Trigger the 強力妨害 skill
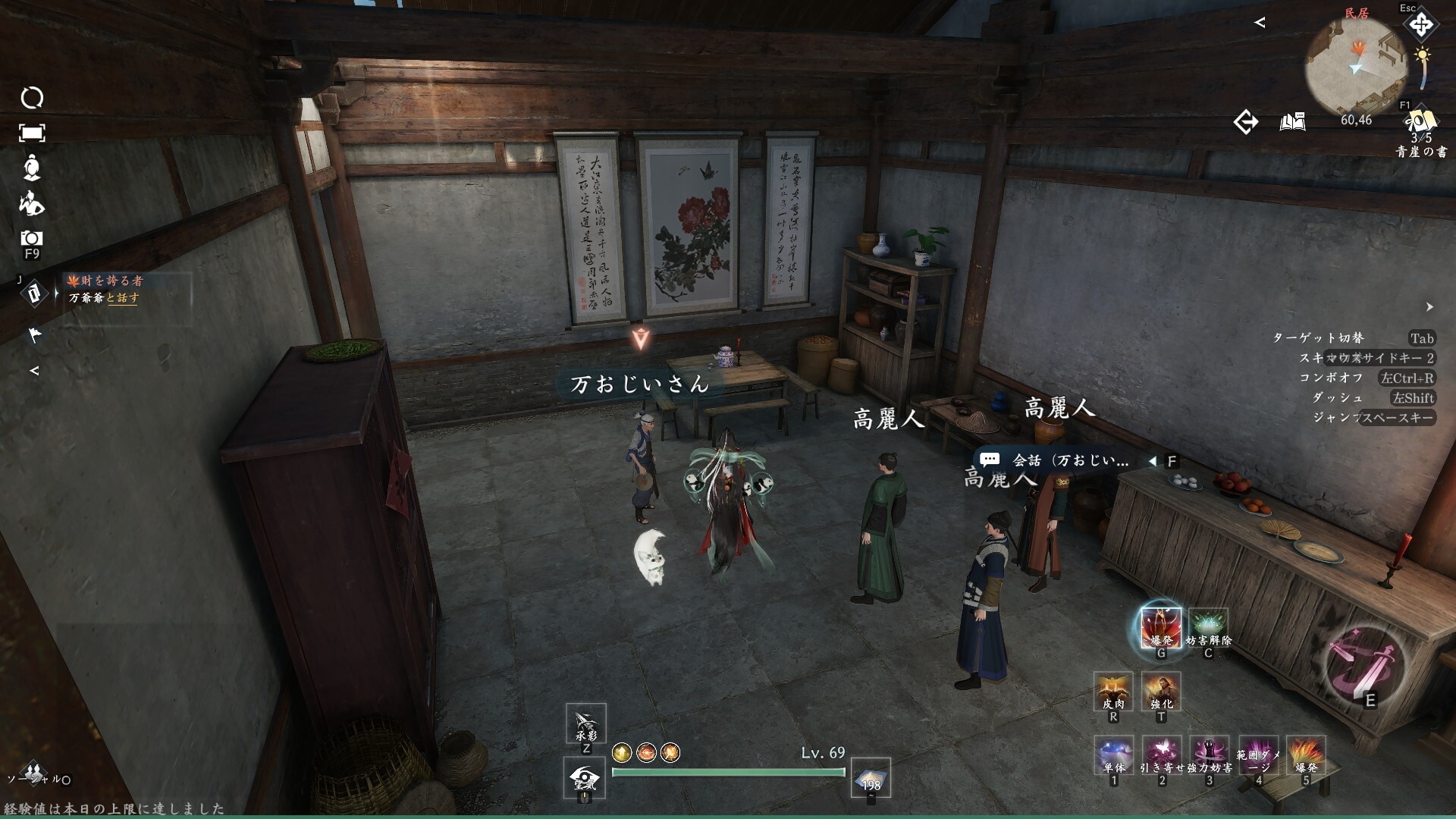The width and height of the screenshot is (1456, 819). point(1209,755)
